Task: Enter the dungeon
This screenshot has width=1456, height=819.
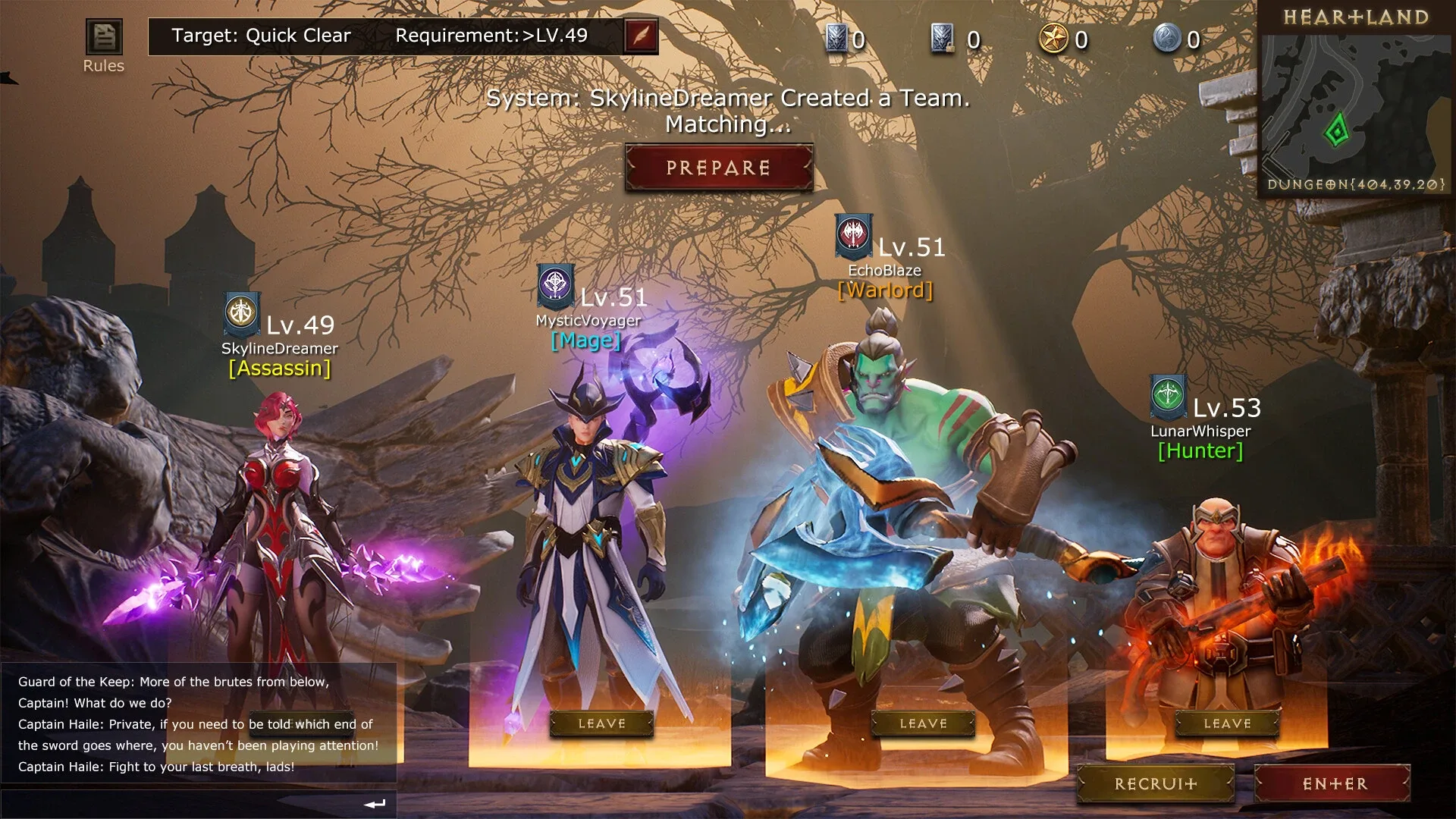Action: point(1334,784)
